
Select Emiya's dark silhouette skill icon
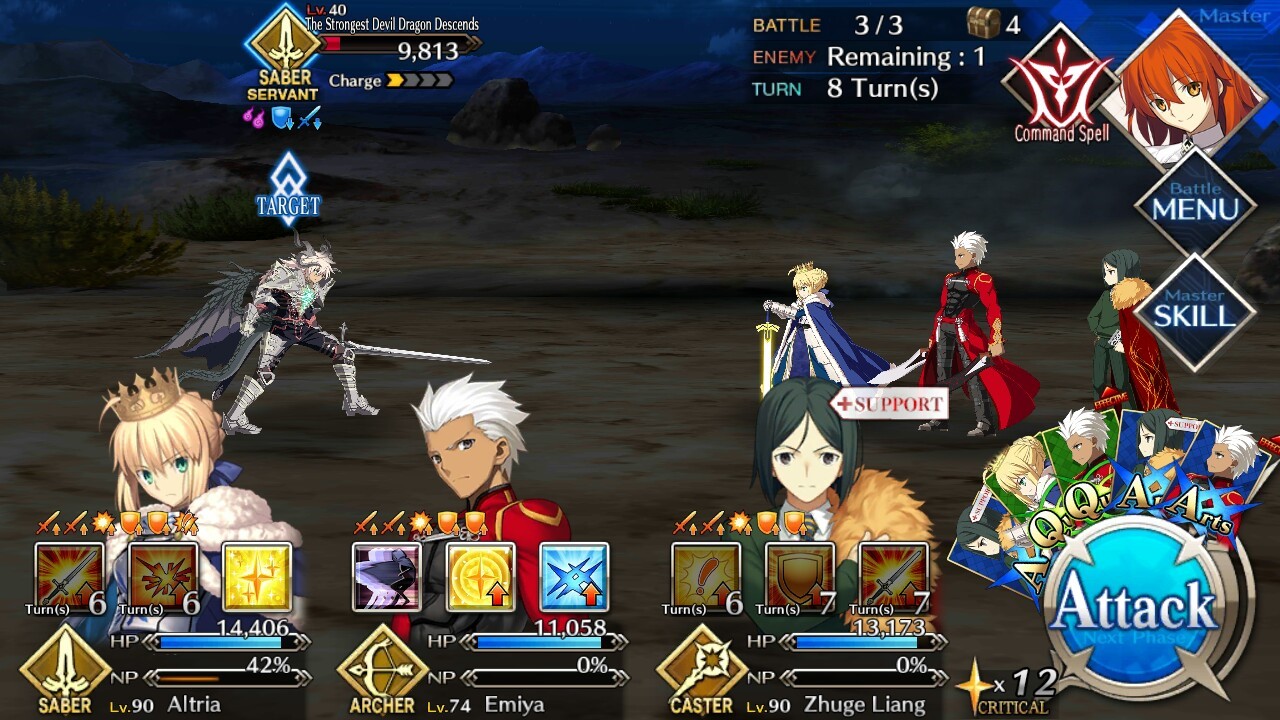[x=386, y=577]
